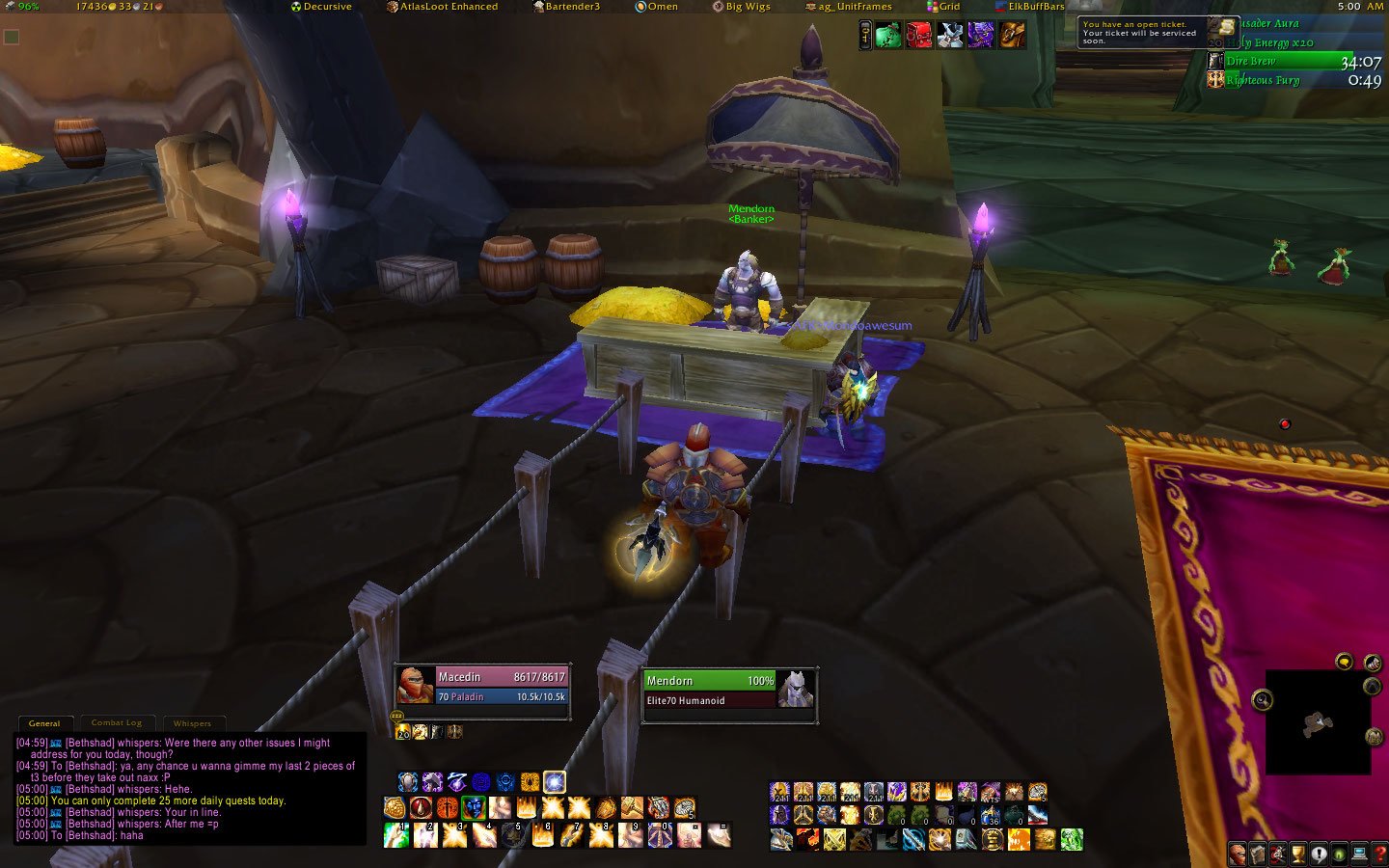Click the Big Wigs addon entry
Screen dimensions: 1389x868
(x=741, y=7)
